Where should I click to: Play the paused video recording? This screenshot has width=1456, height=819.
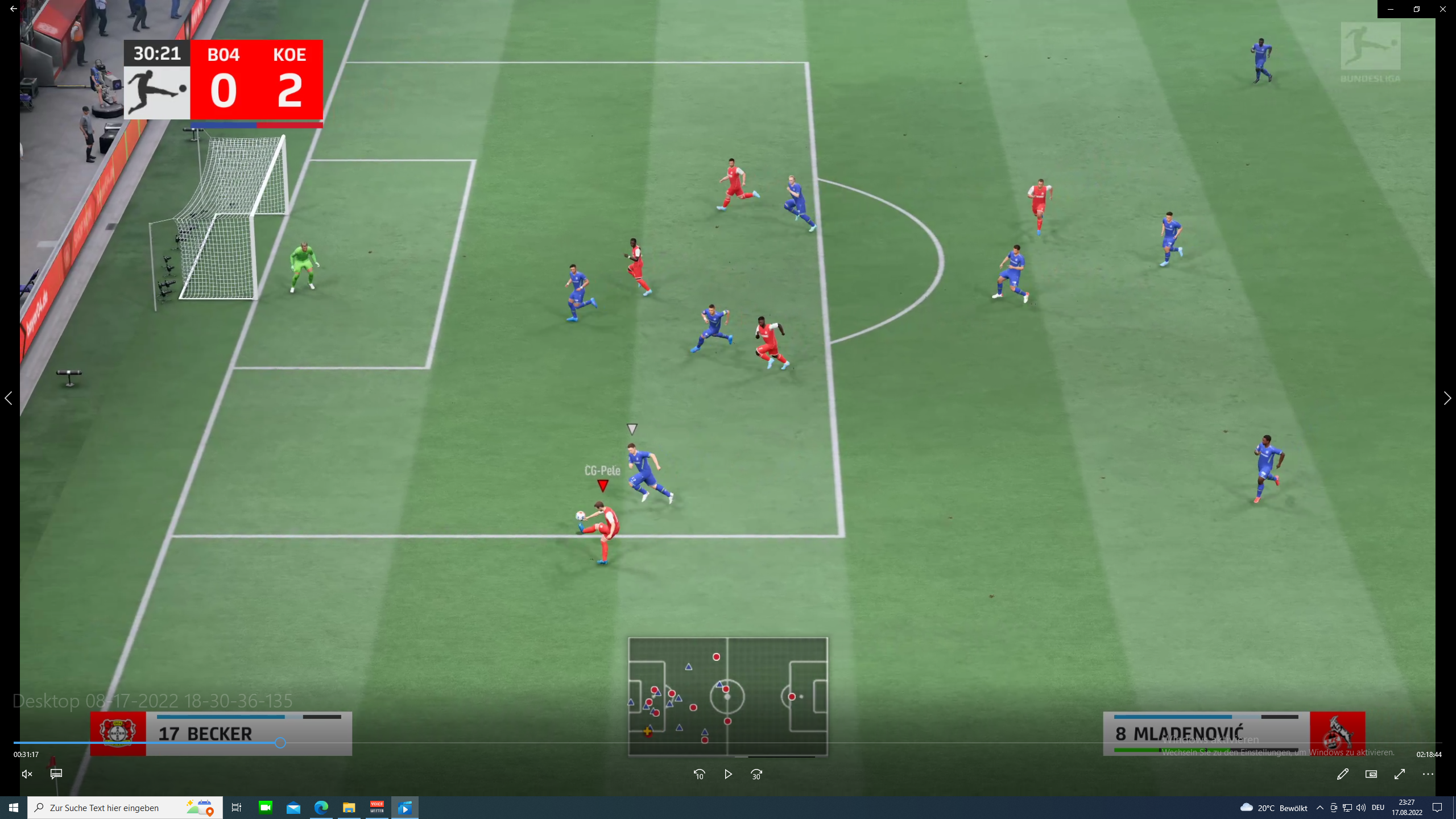(x=728, y=774)
